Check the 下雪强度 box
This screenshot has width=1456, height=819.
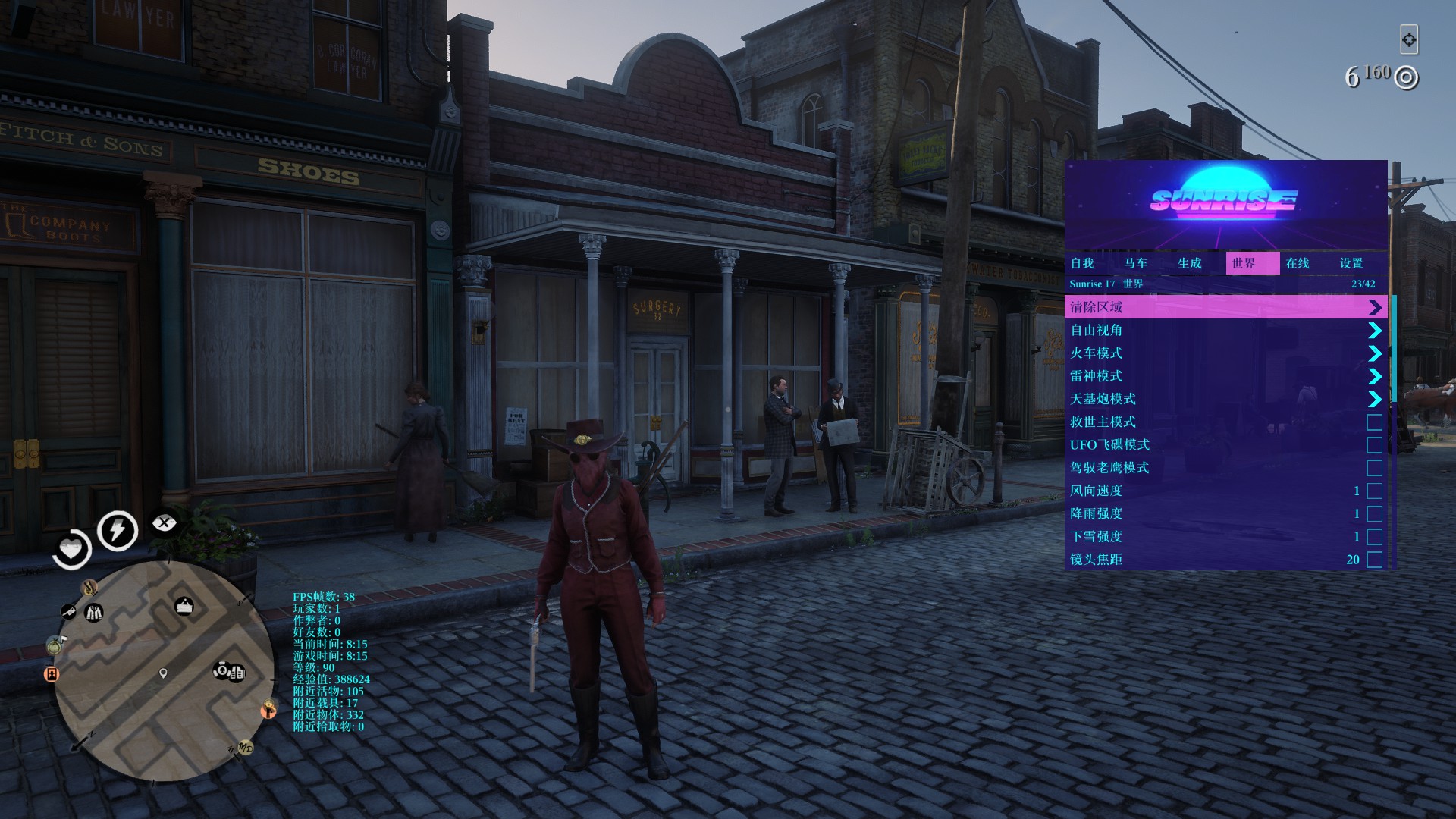pos(1374,537)
